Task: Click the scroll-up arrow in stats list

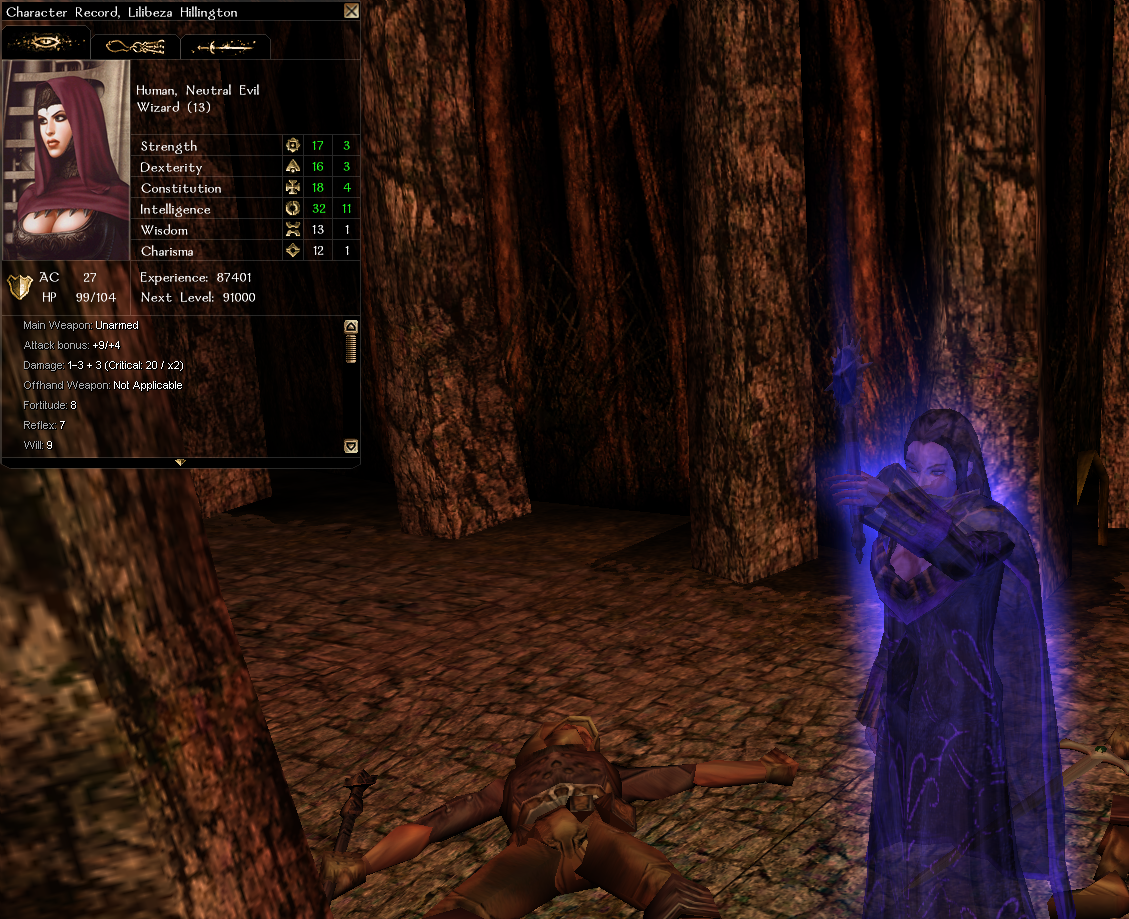Action: tap(351, 326)
